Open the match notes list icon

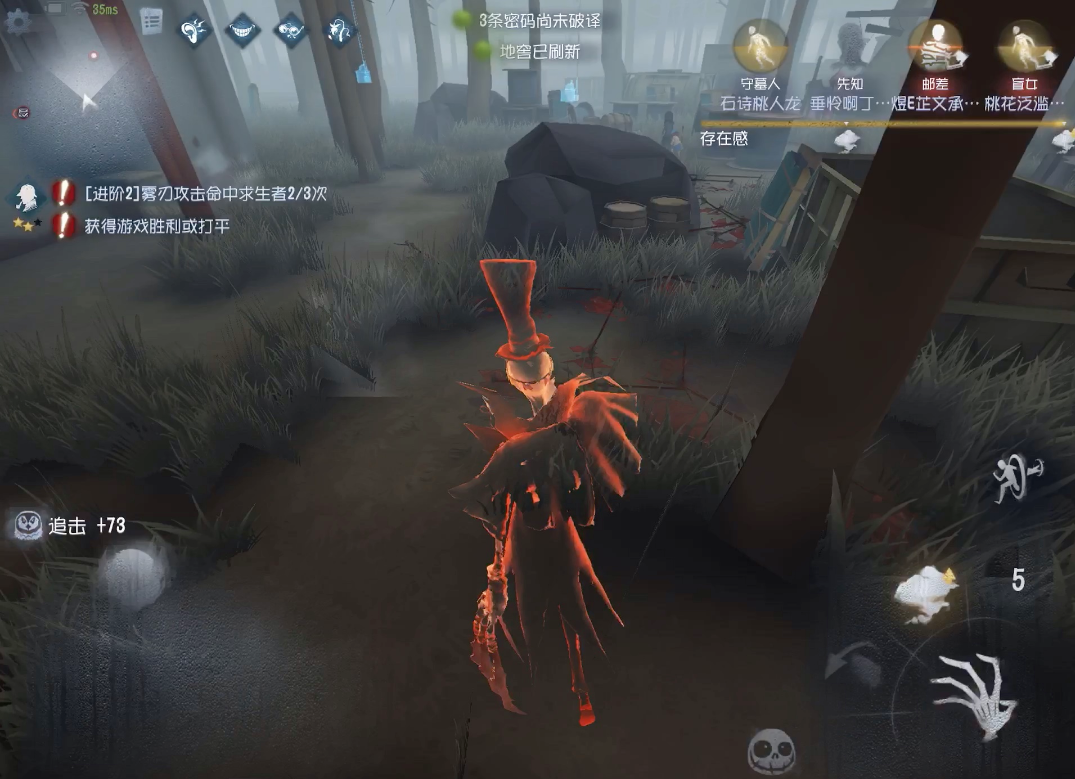point(152,21)
